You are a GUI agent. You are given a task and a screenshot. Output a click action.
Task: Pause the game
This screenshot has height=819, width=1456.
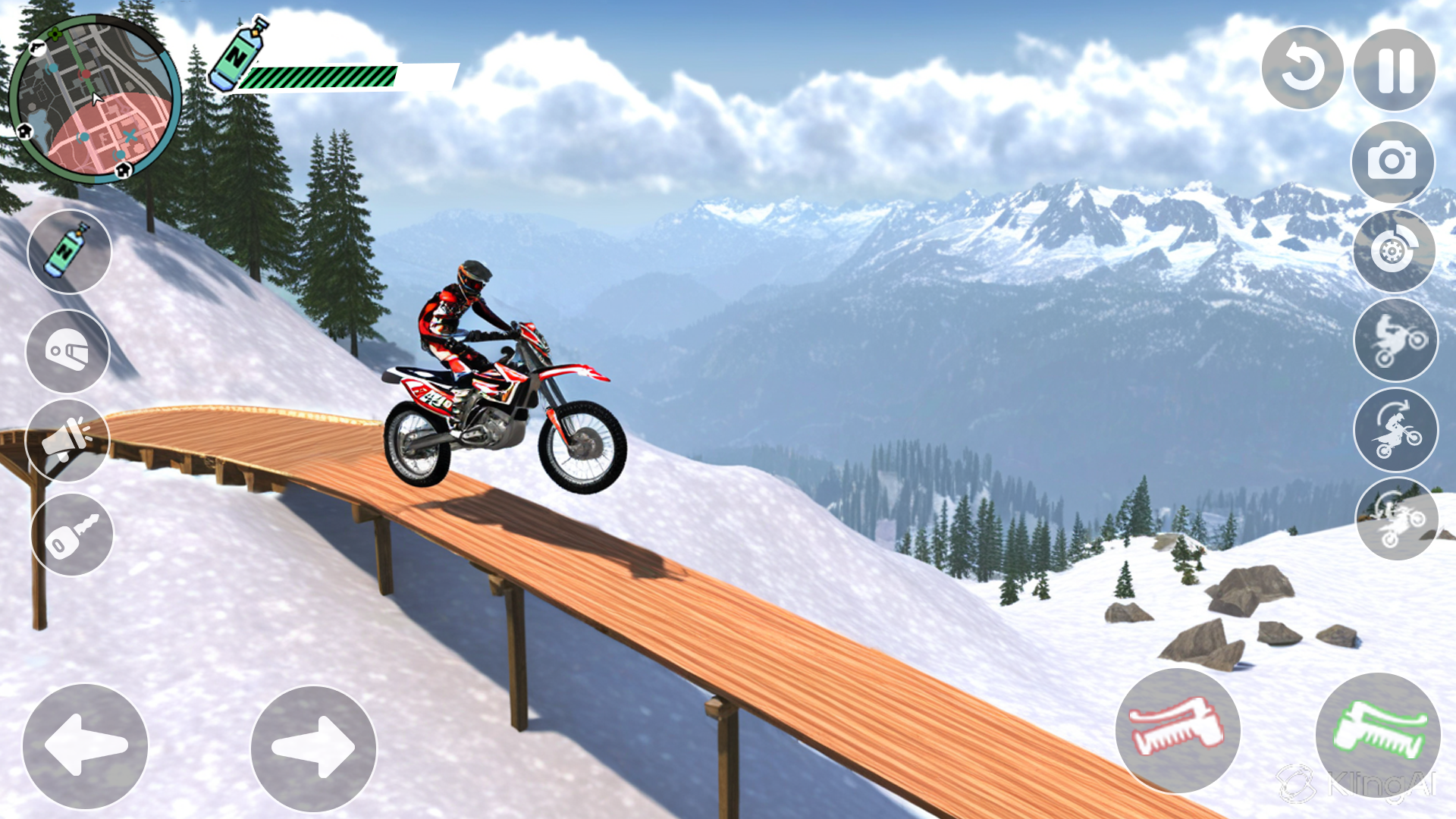pyautogui.click(x=1395, y=68)
